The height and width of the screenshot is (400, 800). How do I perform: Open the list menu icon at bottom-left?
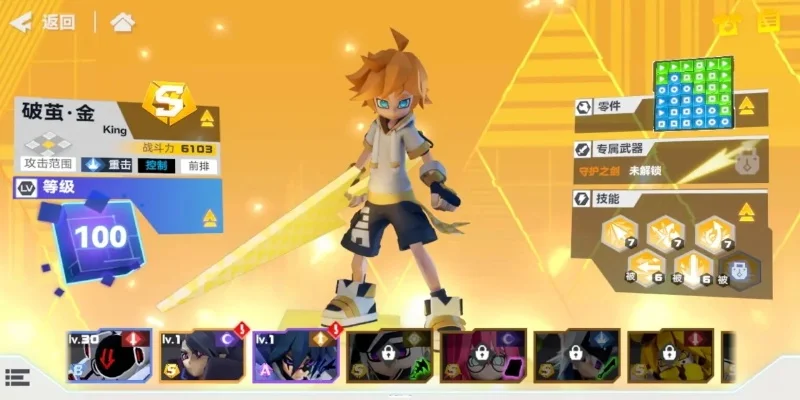point(17,377)
